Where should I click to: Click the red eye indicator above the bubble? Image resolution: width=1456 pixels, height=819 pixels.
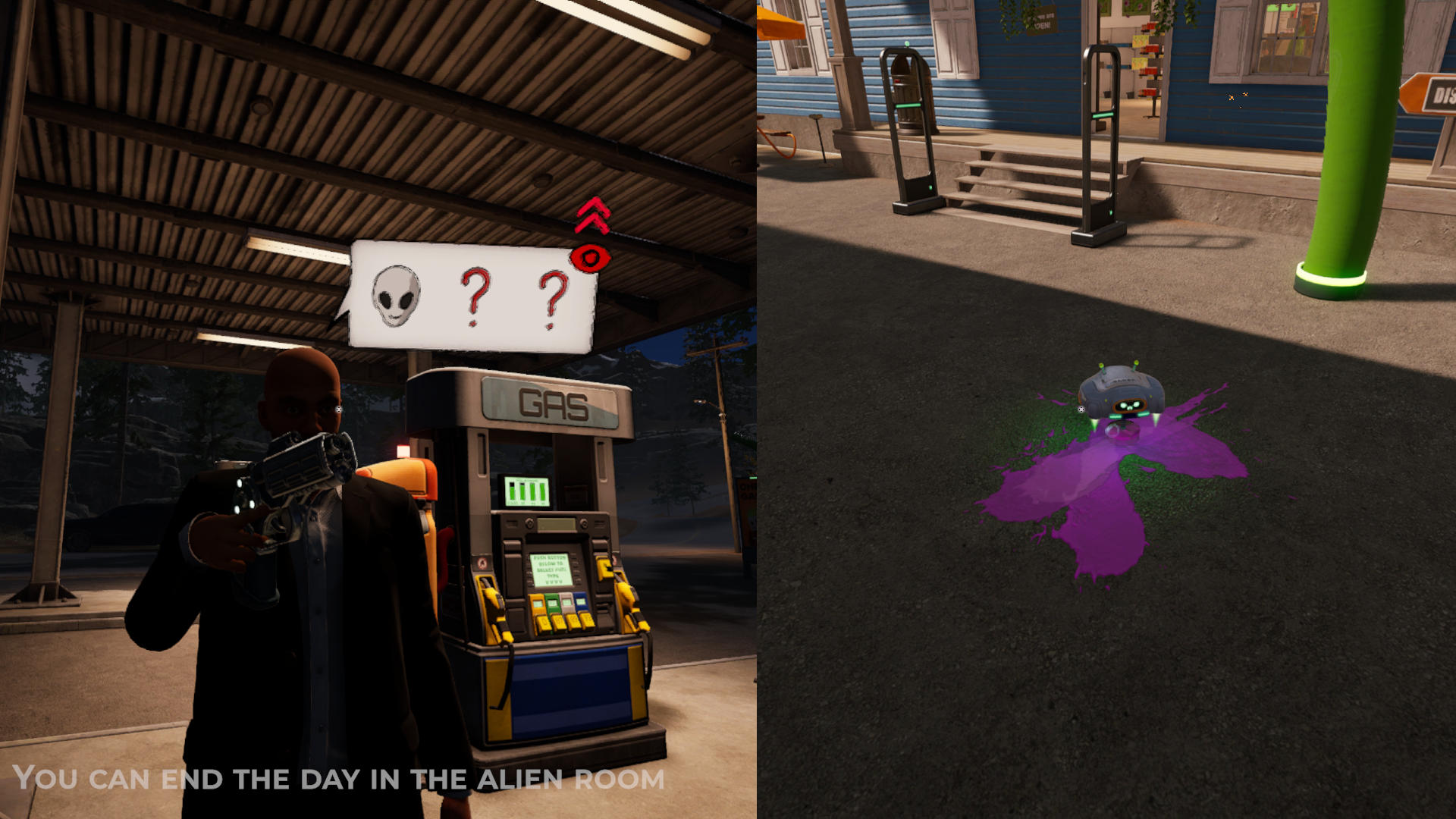pyautogui.click(x=591, y=256)
